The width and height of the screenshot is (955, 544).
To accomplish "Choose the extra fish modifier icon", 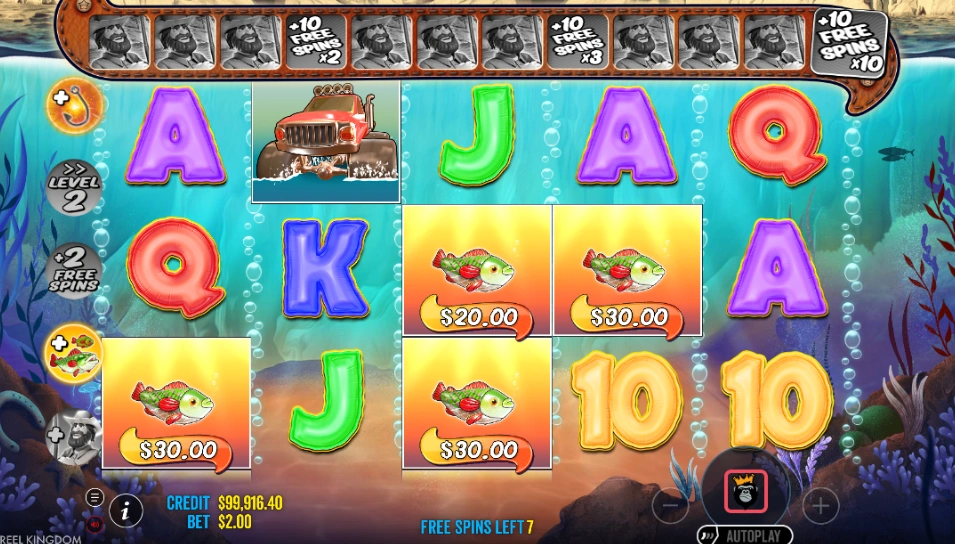I will 75,353.
